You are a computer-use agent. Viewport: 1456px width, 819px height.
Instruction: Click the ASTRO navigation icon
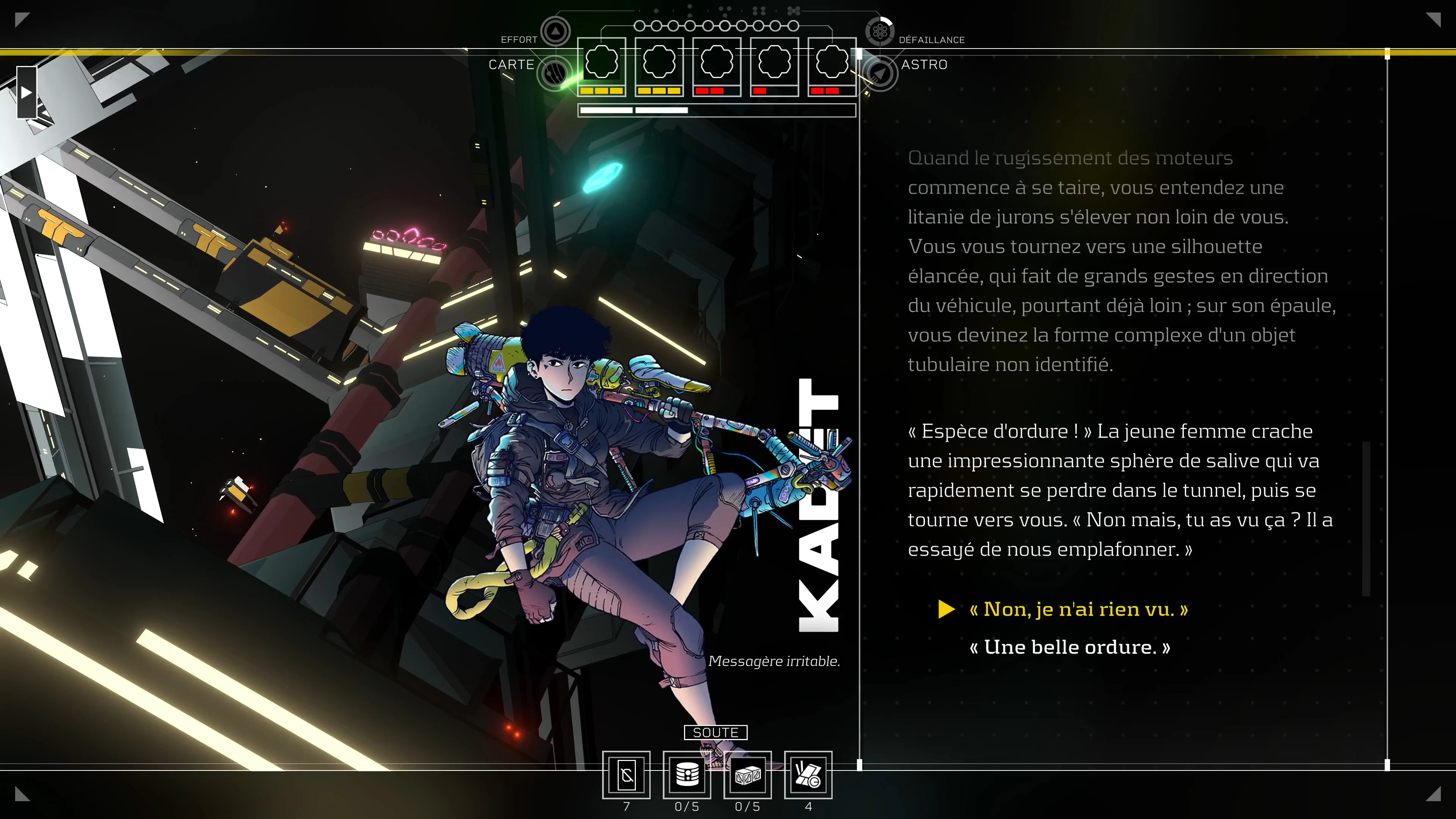[880, 72]
